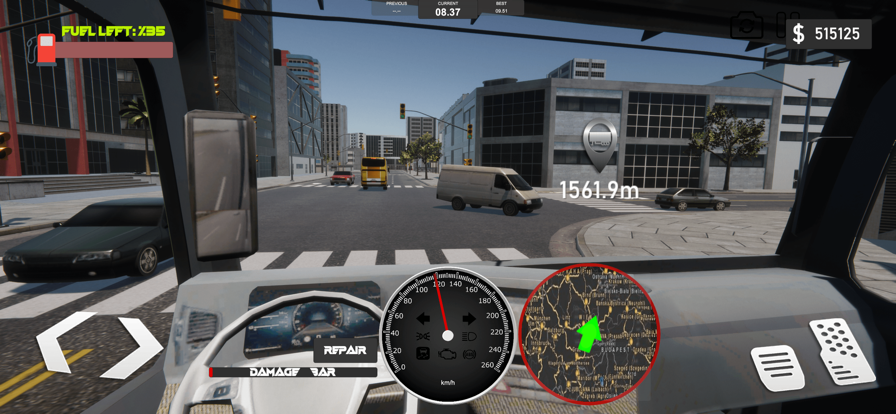
Task: Click the engine icon on the speedometer
Action: tap(446, 355)
